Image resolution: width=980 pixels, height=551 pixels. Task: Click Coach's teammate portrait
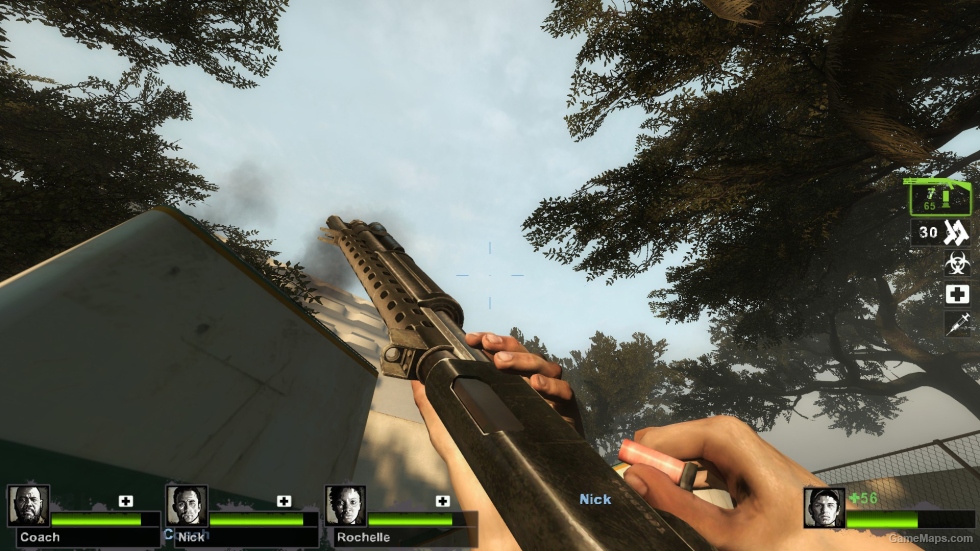28,506
